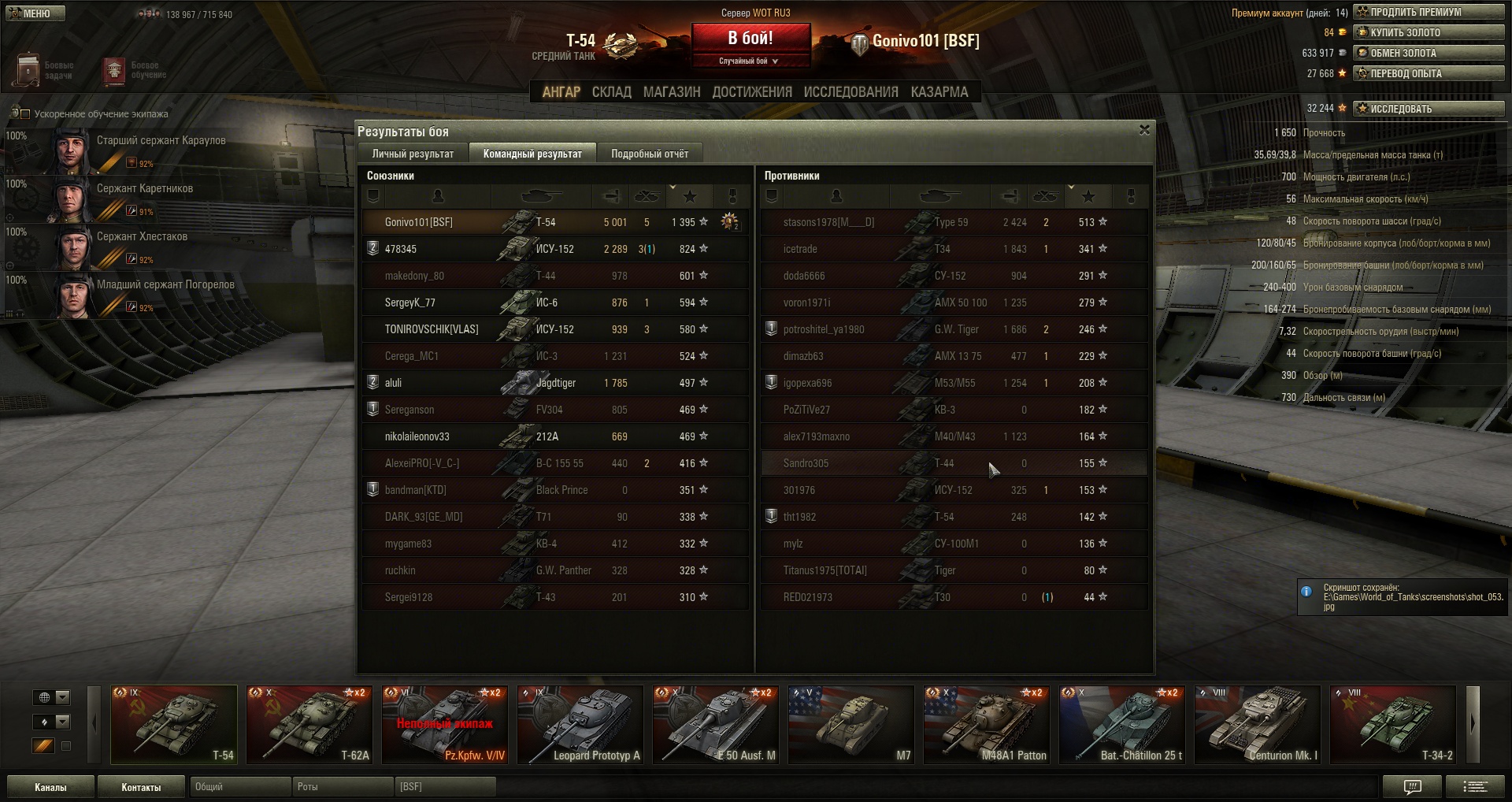Go to the ДОСТИЖЕНИЯ section
The width and height of the screenshot is (1512, 802).
[751, 92]
